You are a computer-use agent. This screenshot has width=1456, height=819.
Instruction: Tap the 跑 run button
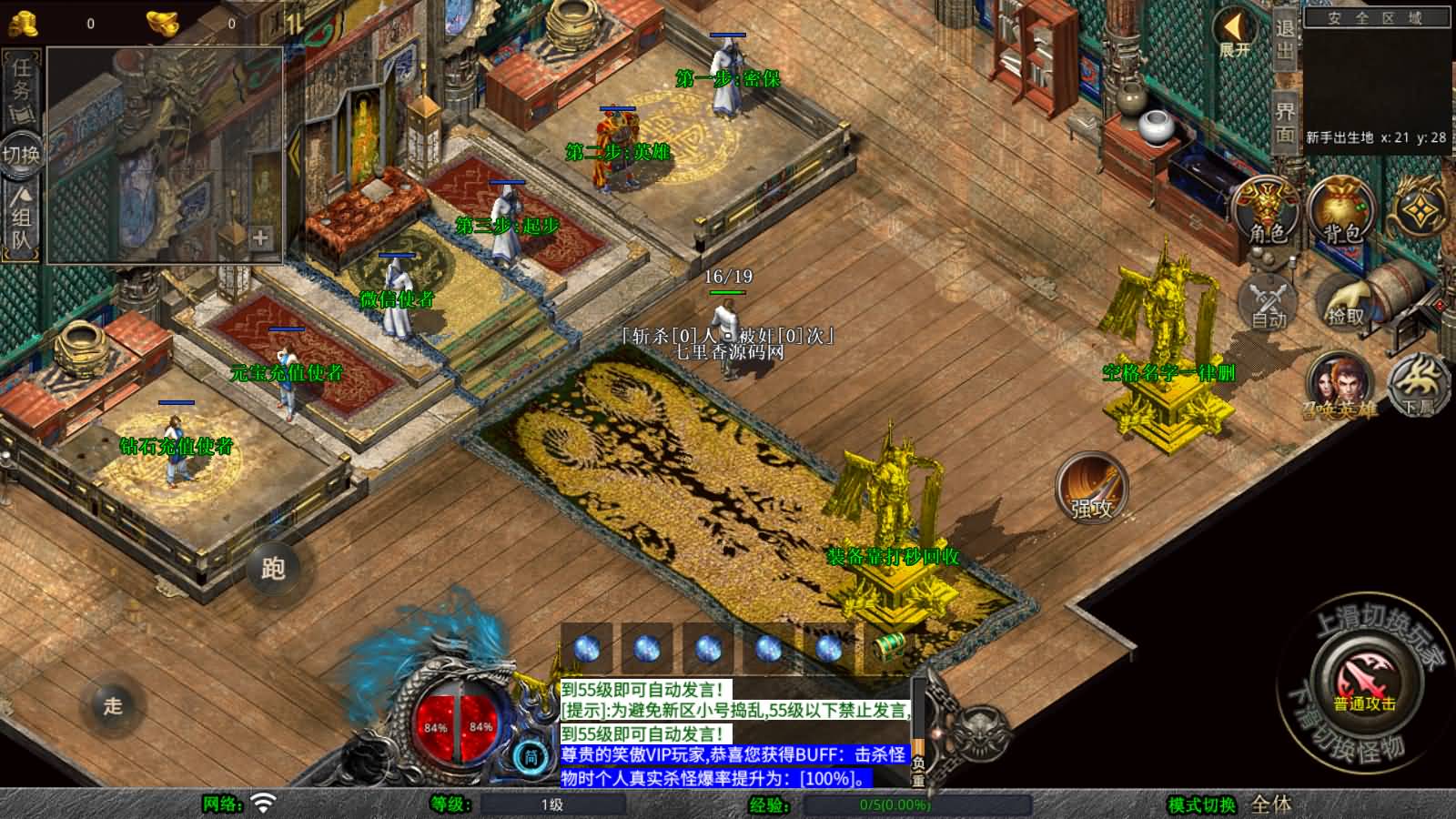273,569
